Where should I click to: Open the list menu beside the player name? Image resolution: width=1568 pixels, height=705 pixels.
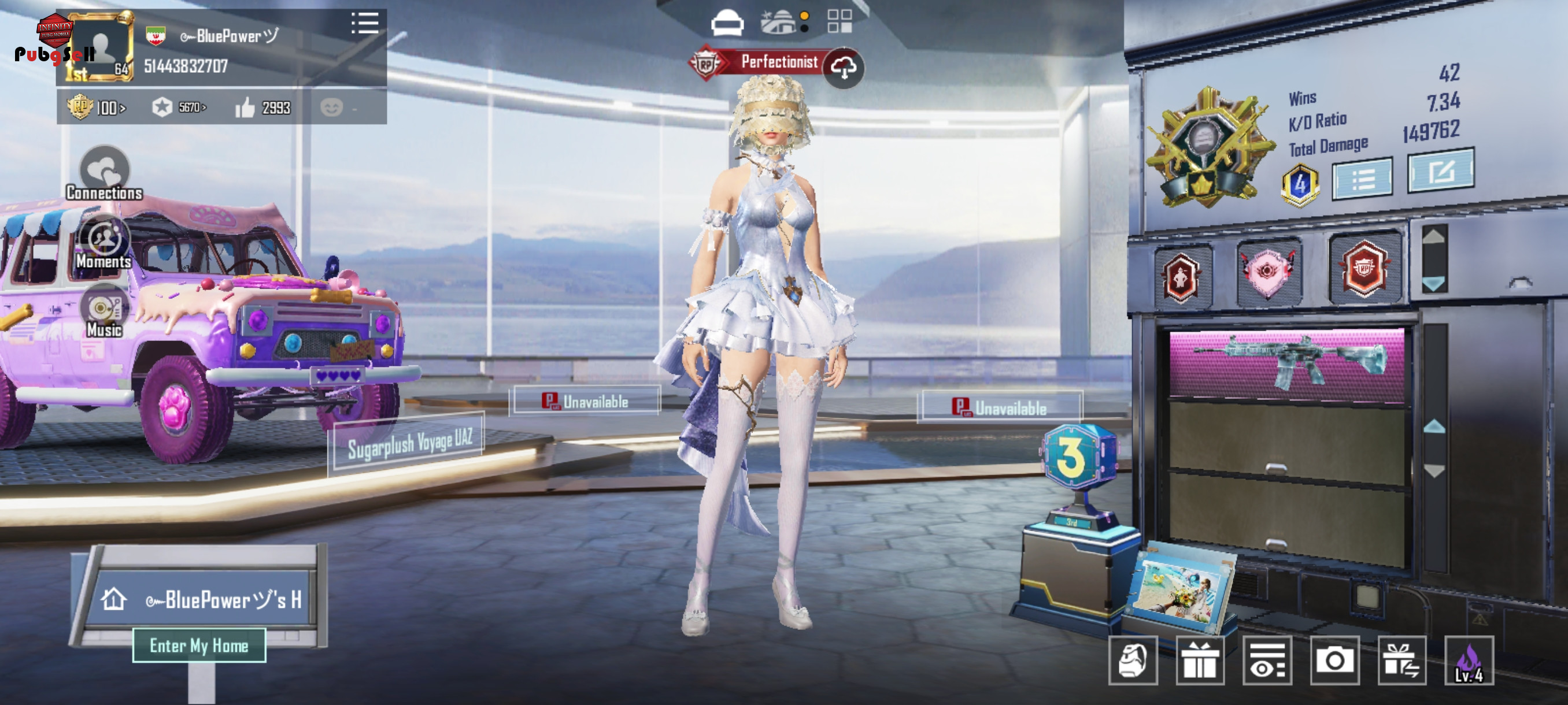click(x=365, y=24)
